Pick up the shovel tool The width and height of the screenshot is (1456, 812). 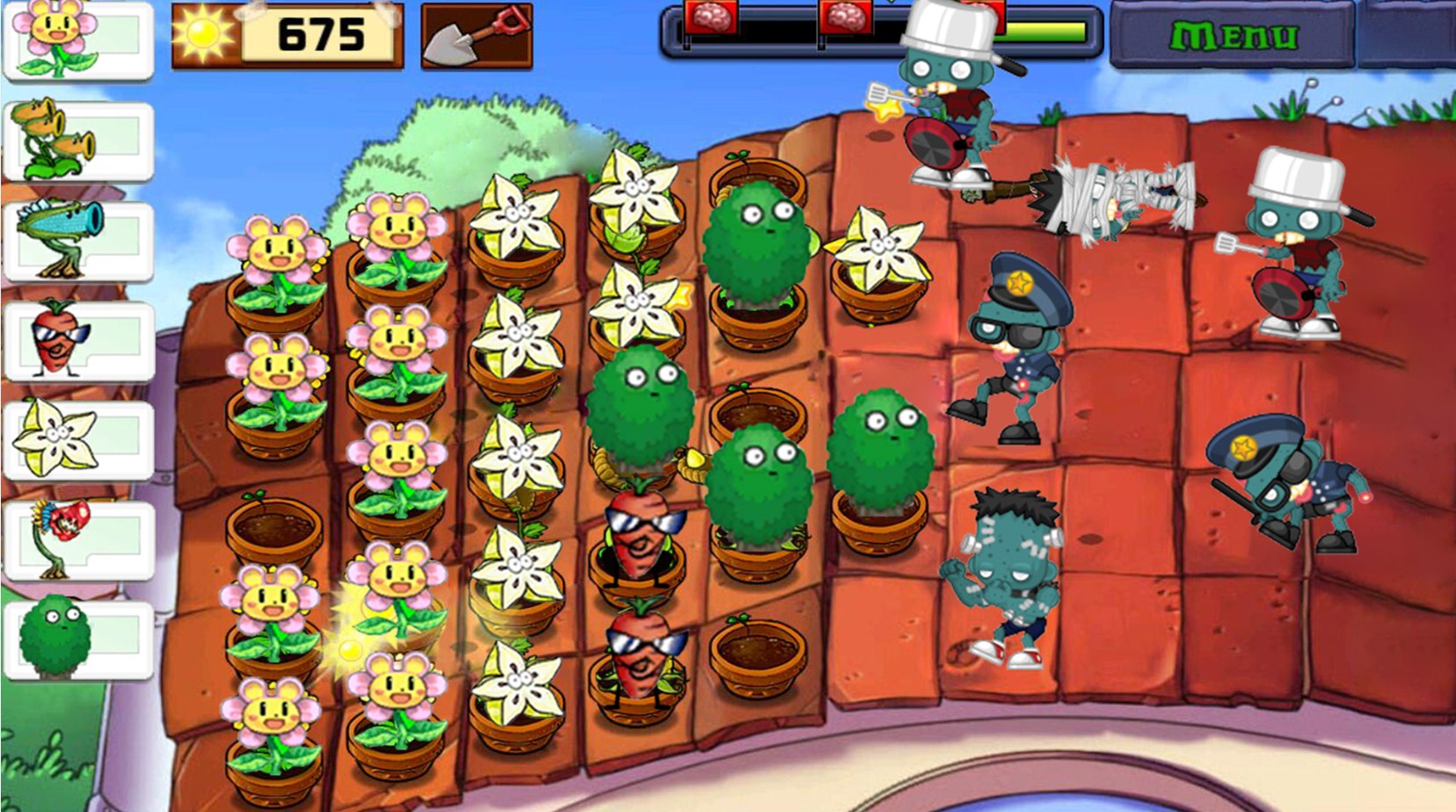pos(476,36)
